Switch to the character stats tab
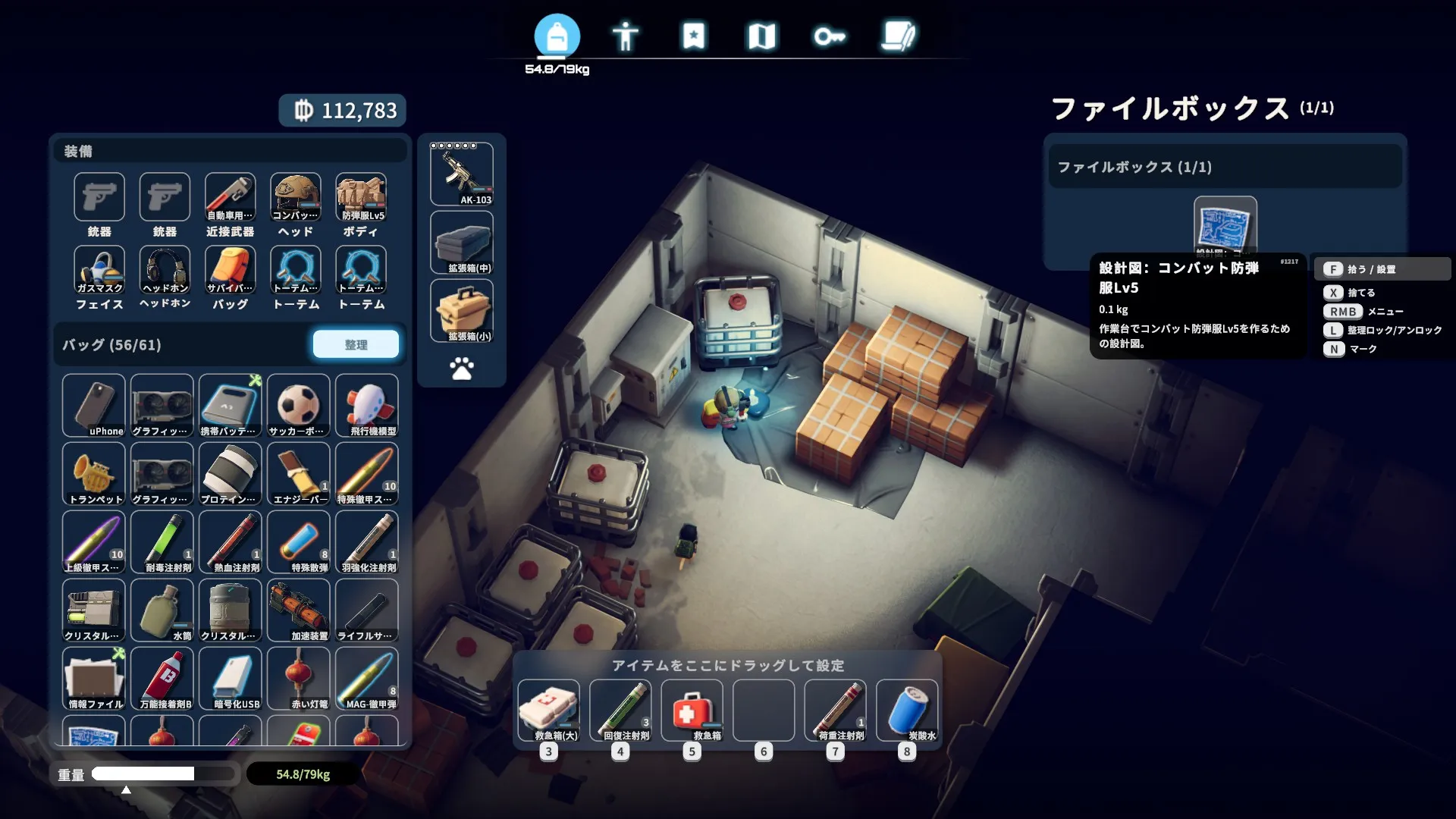The width and height of the screenshot is (1456, 819). 625,36
